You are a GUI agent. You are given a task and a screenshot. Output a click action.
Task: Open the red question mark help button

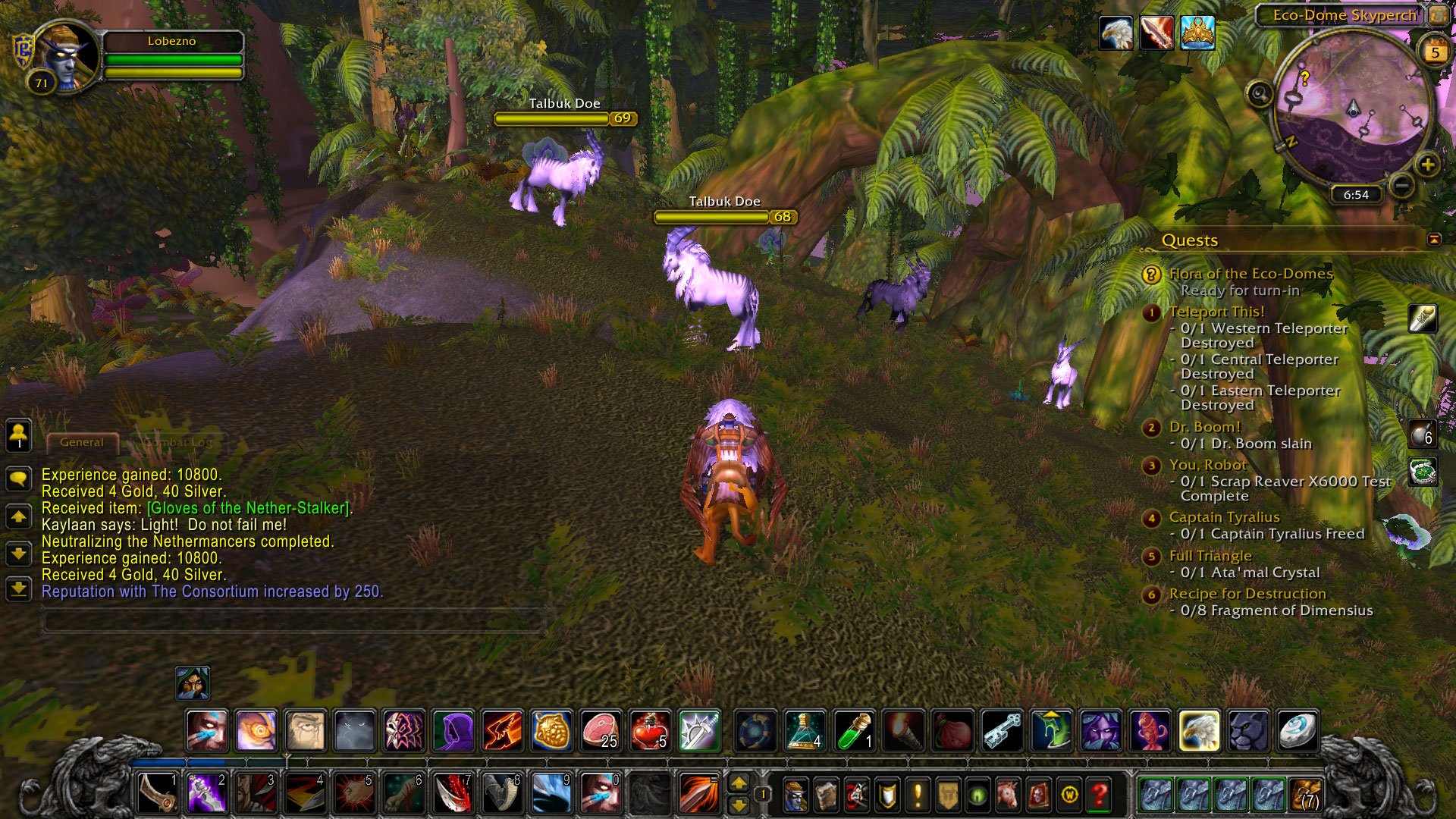point(1099,795)
